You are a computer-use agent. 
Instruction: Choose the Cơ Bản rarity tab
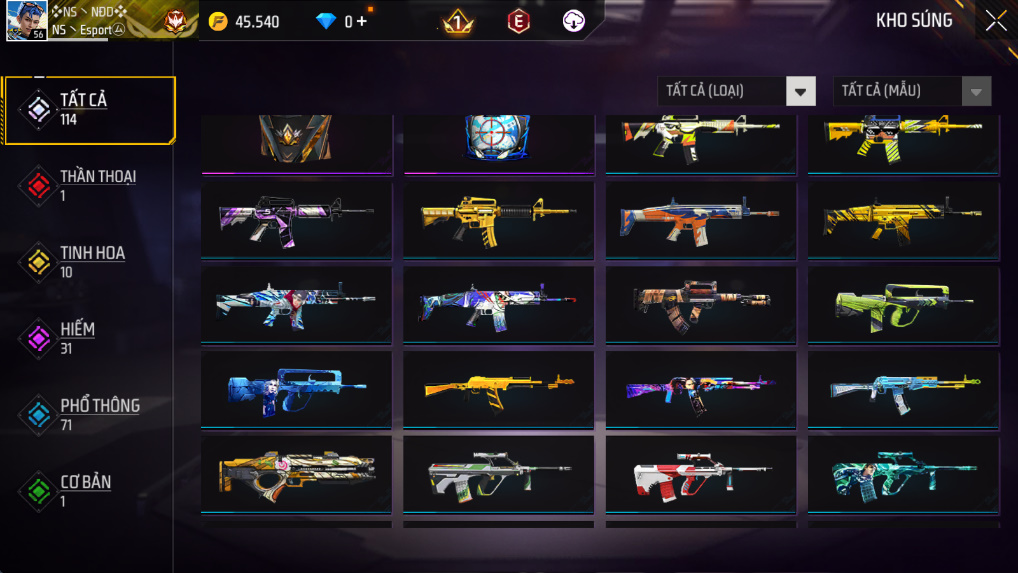88,491
